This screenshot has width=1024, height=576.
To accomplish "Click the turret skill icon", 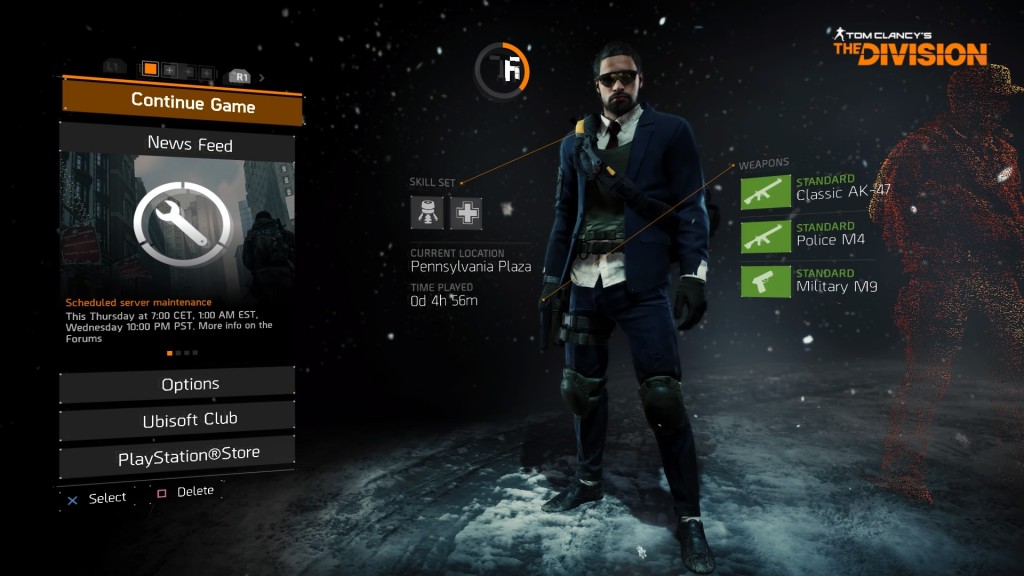I will pyautogui.click(x=427, y=212).
